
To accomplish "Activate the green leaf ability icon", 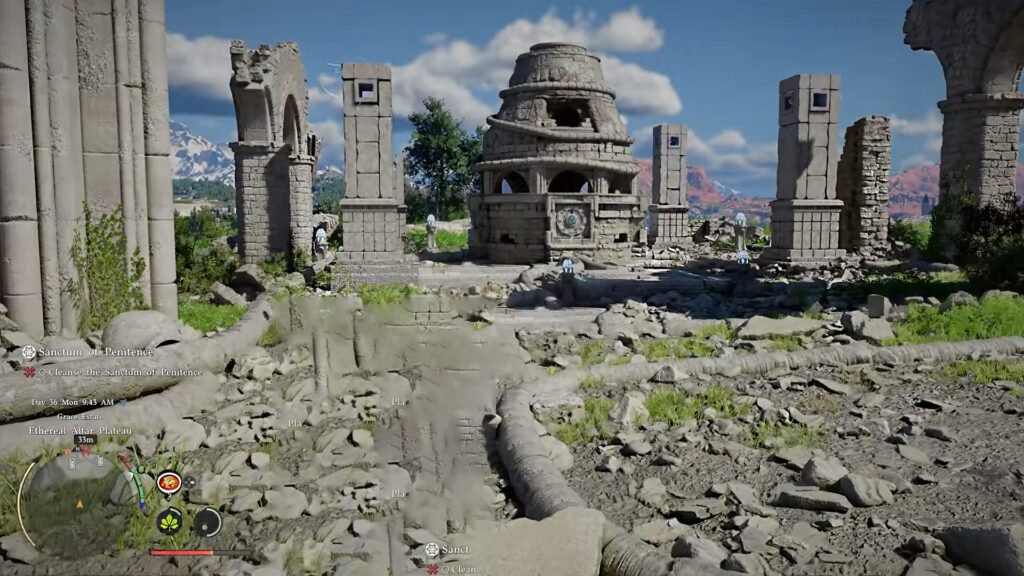I will [169, 521].
